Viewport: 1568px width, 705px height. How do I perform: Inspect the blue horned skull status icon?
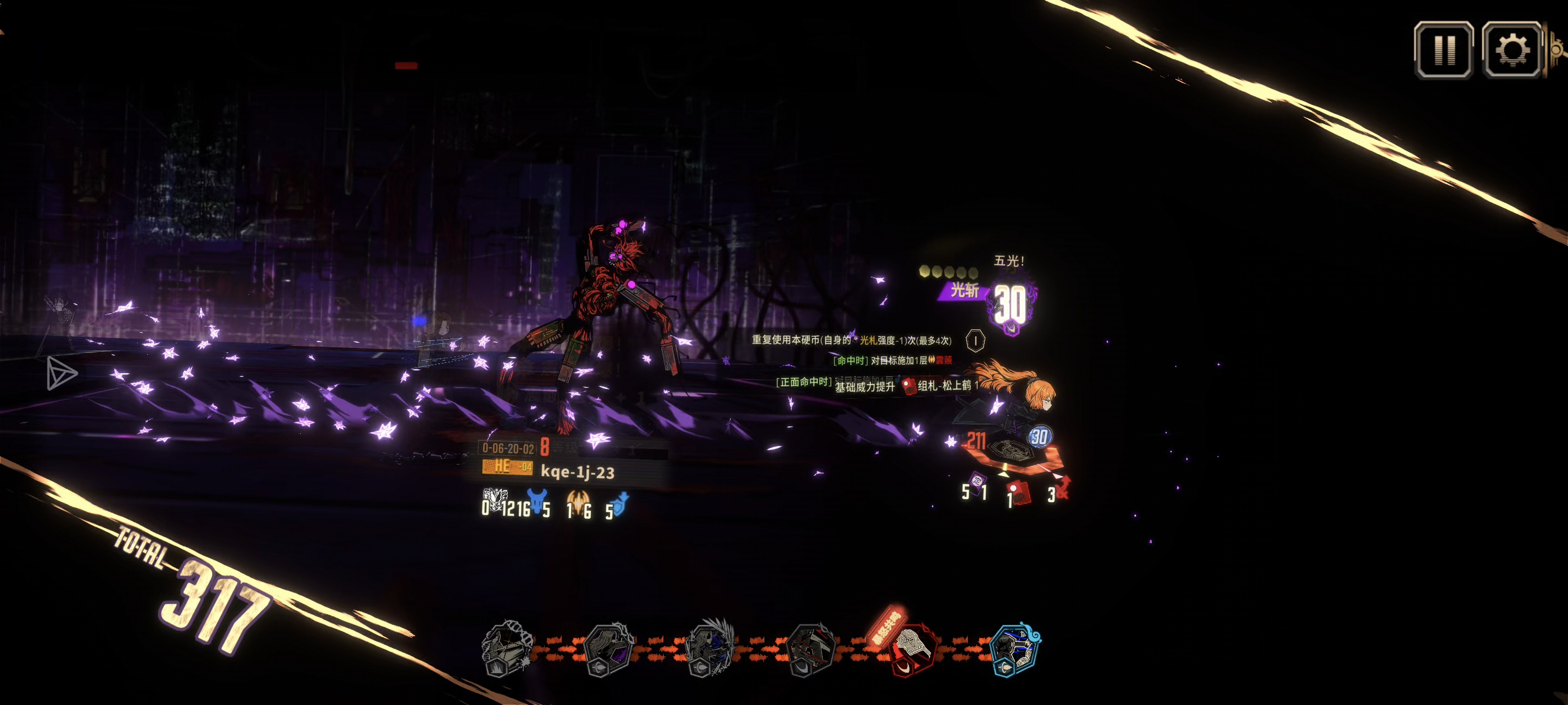click(x=537, y=502)
